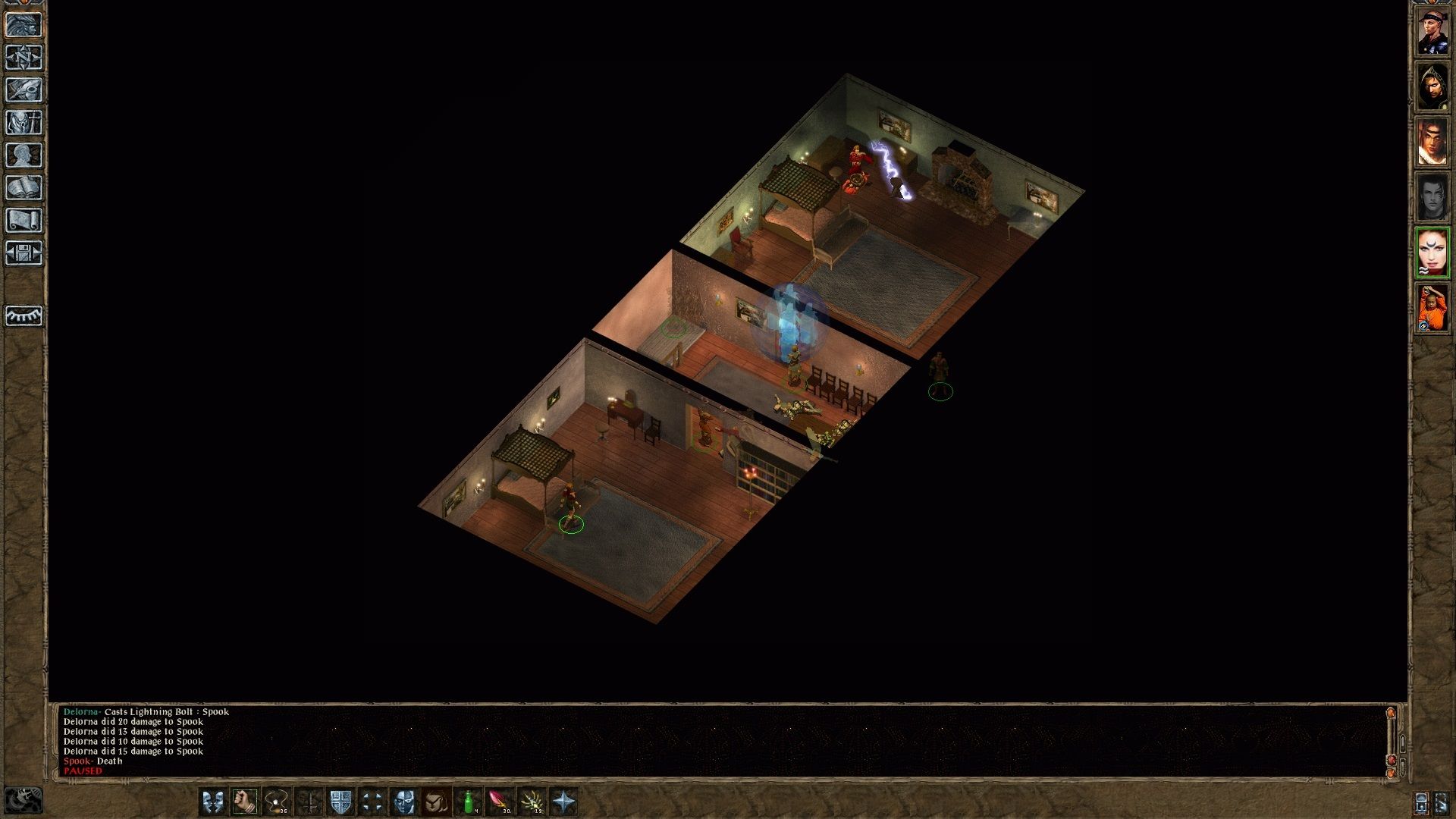Toggle guard stance with the shield icon
The height and width of the screenshot is (819, 1456).
pyautogui.click(x=342, y=802)
